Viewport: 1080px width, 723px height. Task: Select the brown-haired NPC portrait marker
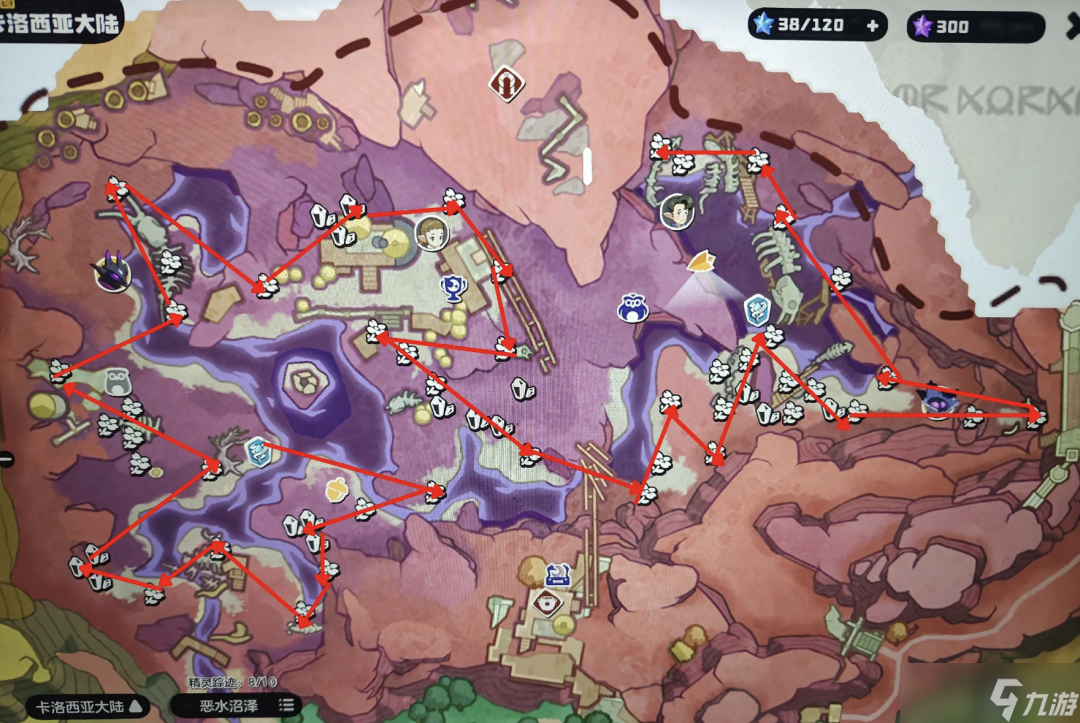[x=431, y=233]
